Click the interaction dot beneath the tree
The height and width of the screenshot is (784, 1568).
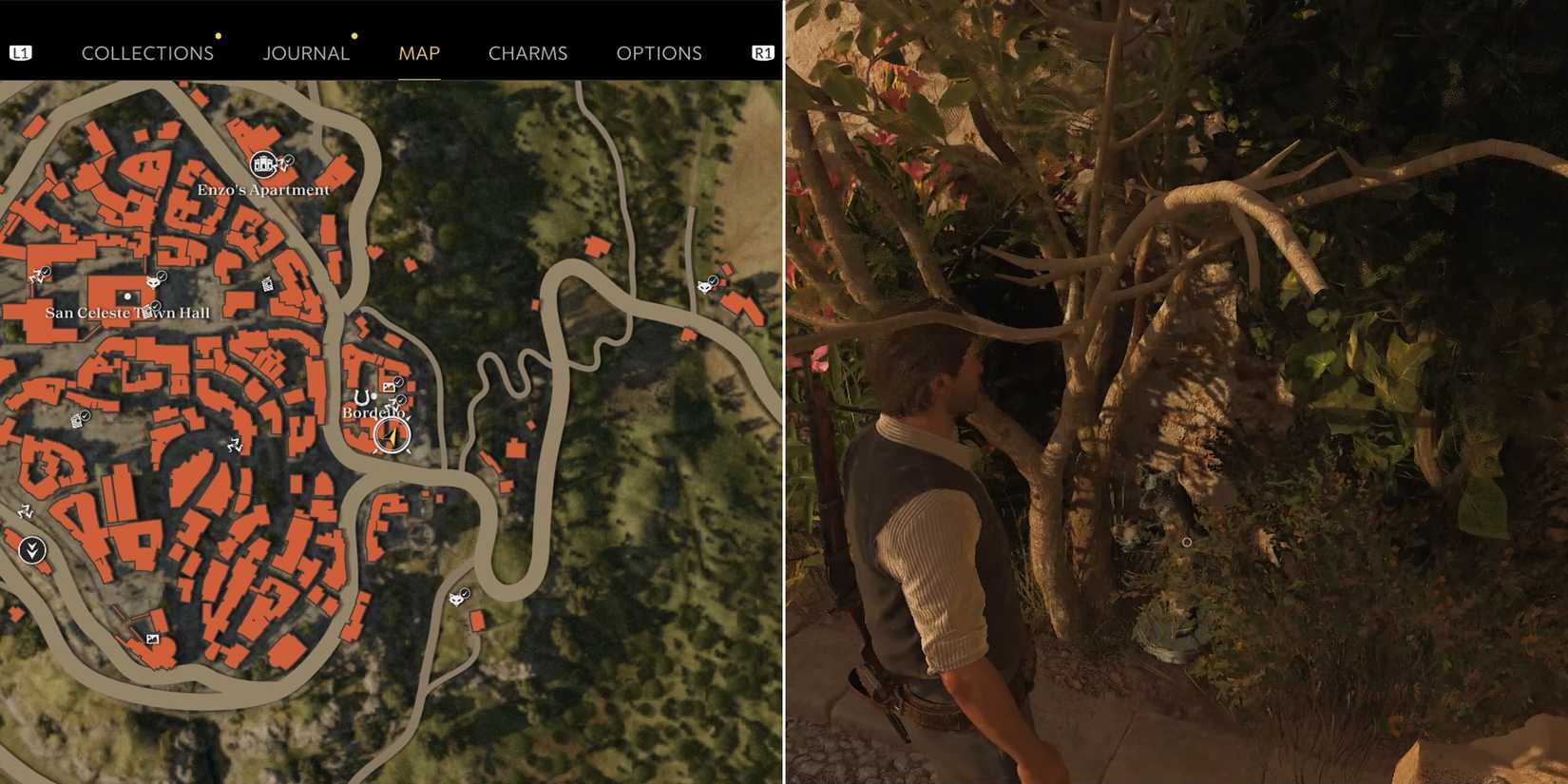tap(1188, 540)
